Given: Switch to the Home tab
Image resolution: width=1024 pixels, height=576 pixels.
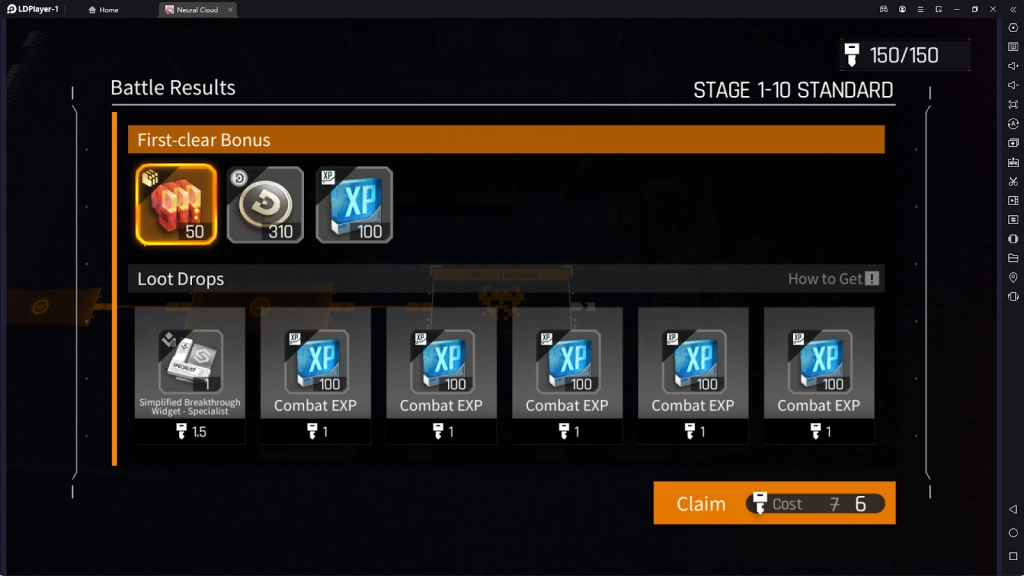Looking at the screenshot, I should (x=104, y=10).
